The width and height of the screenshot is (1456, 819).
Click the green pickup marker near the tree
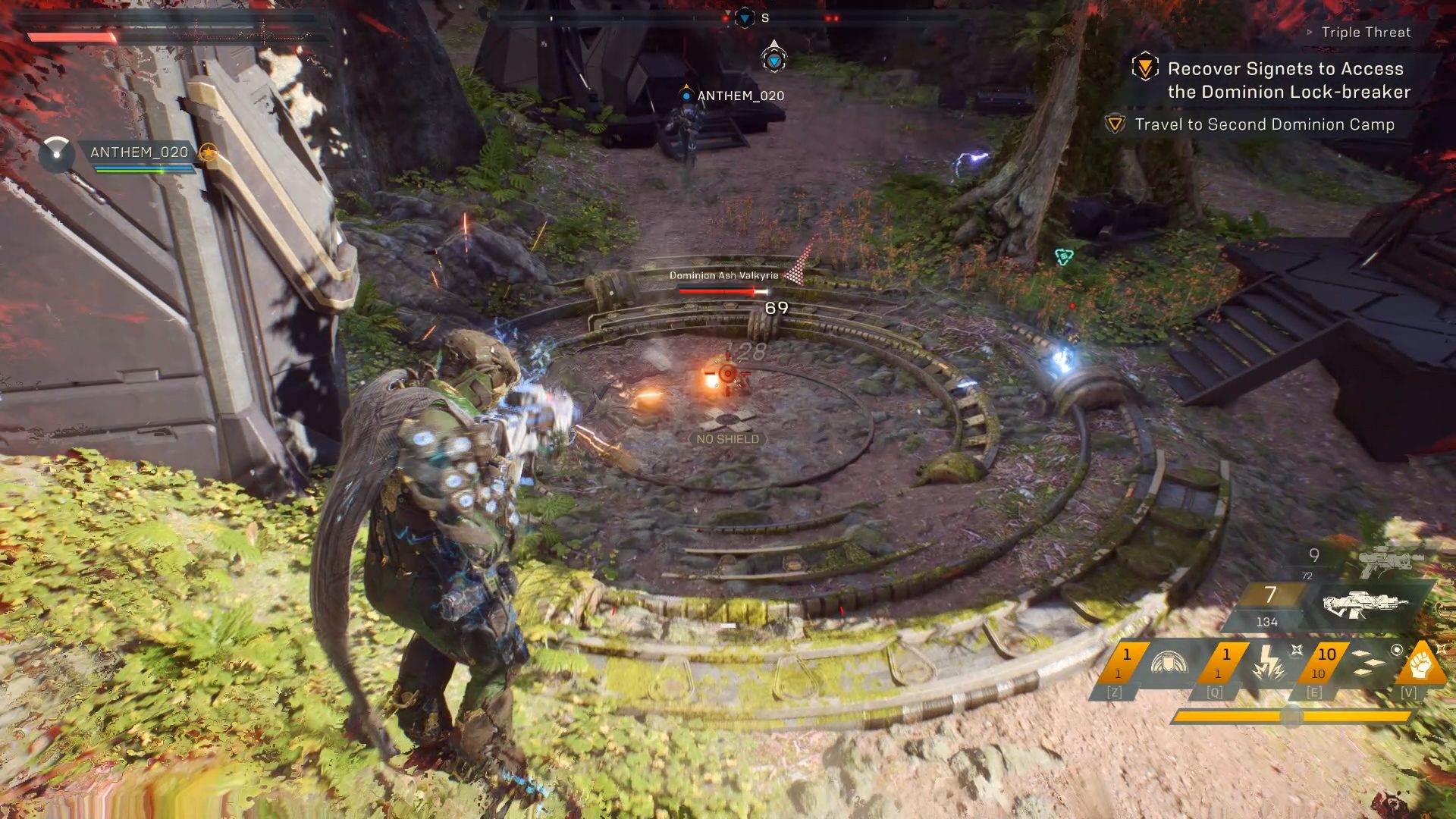[x=1064, y=256]
